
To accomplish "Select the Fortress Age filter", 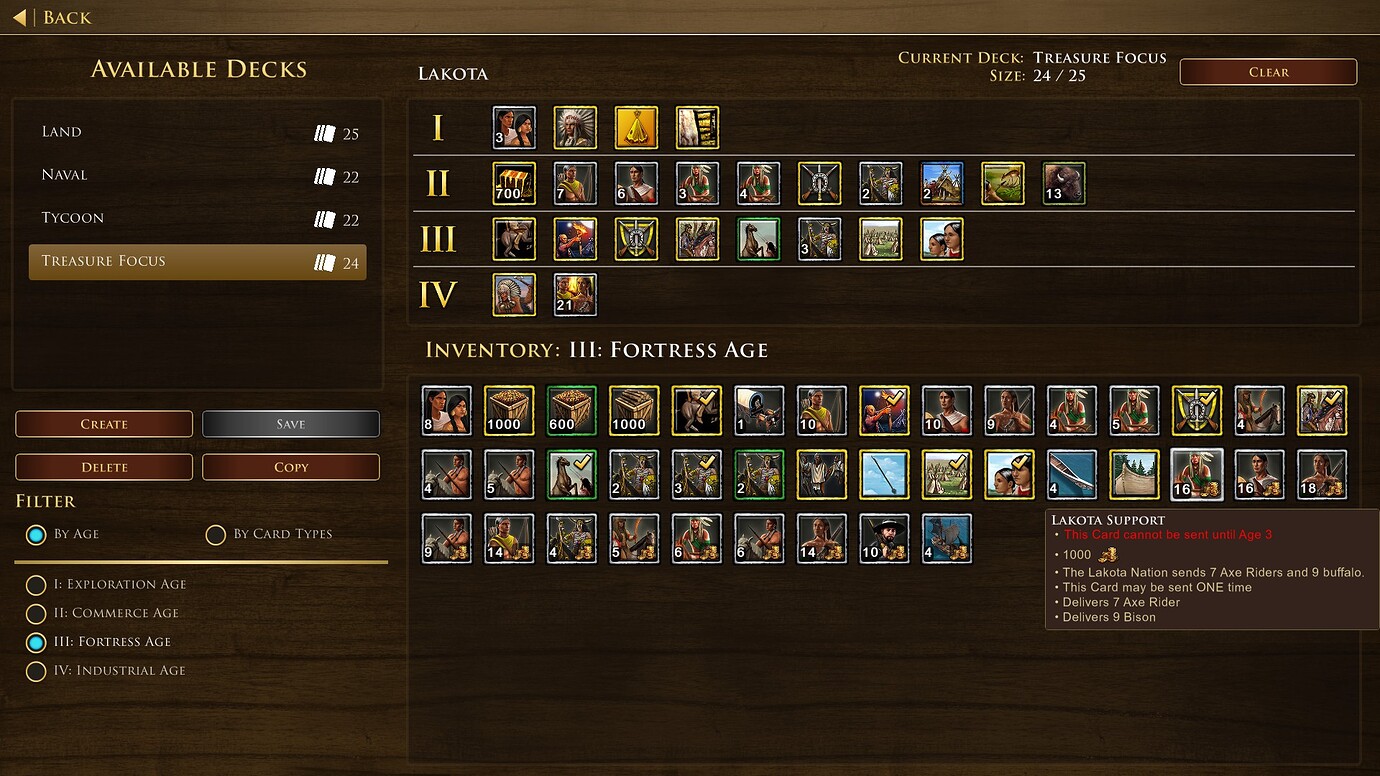I will click(36, 643).
